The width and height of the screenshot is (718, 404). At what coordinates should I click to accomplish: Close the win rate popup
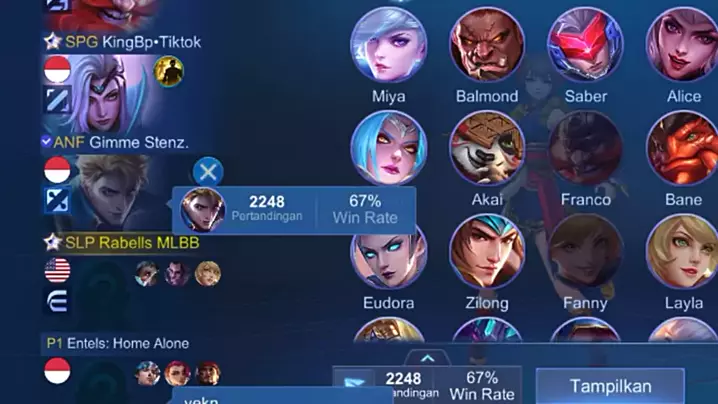click(x=207, y=171)
